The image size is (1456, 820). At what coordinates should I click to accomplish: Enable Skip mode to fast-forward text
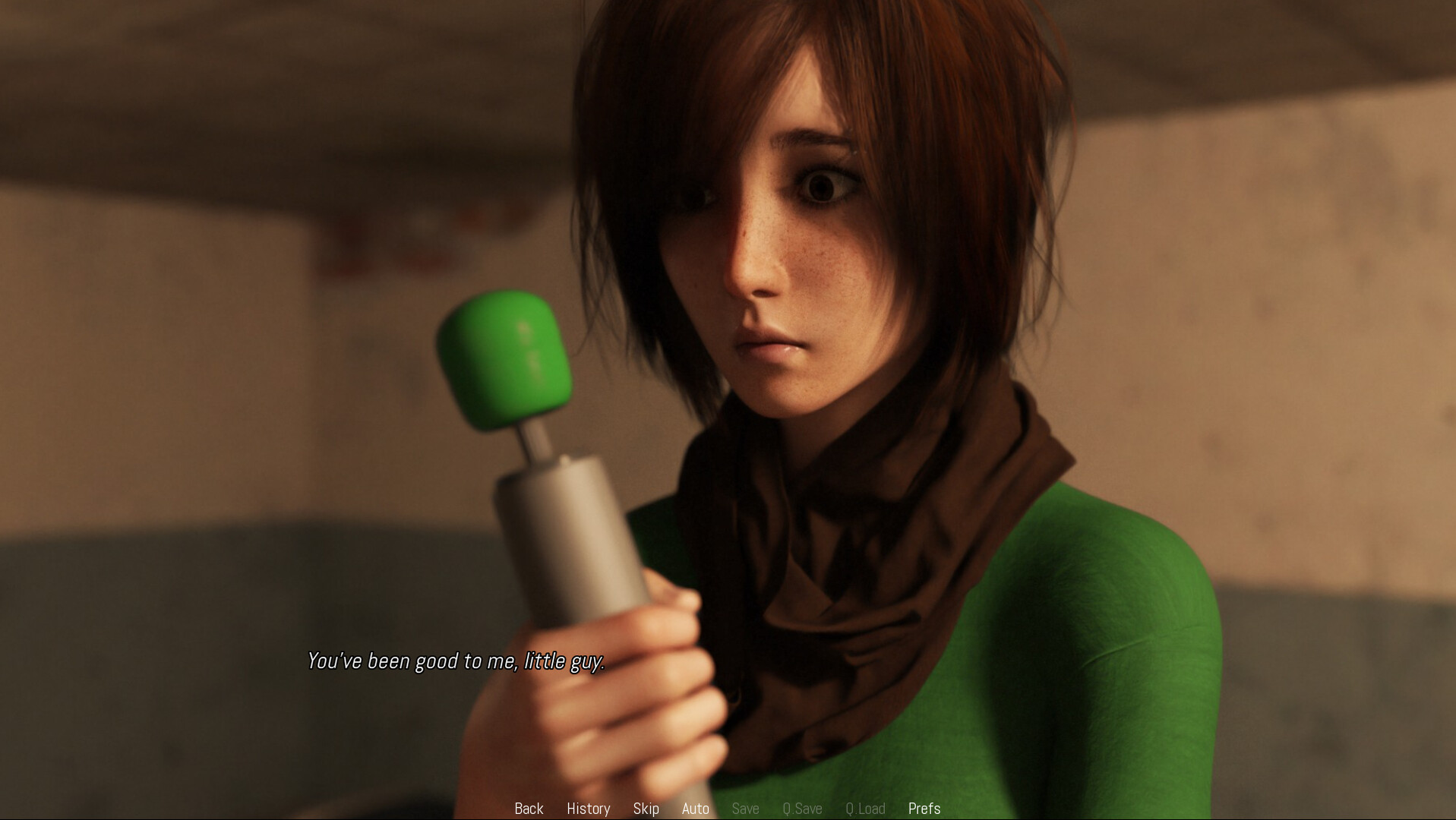(646, 808)
